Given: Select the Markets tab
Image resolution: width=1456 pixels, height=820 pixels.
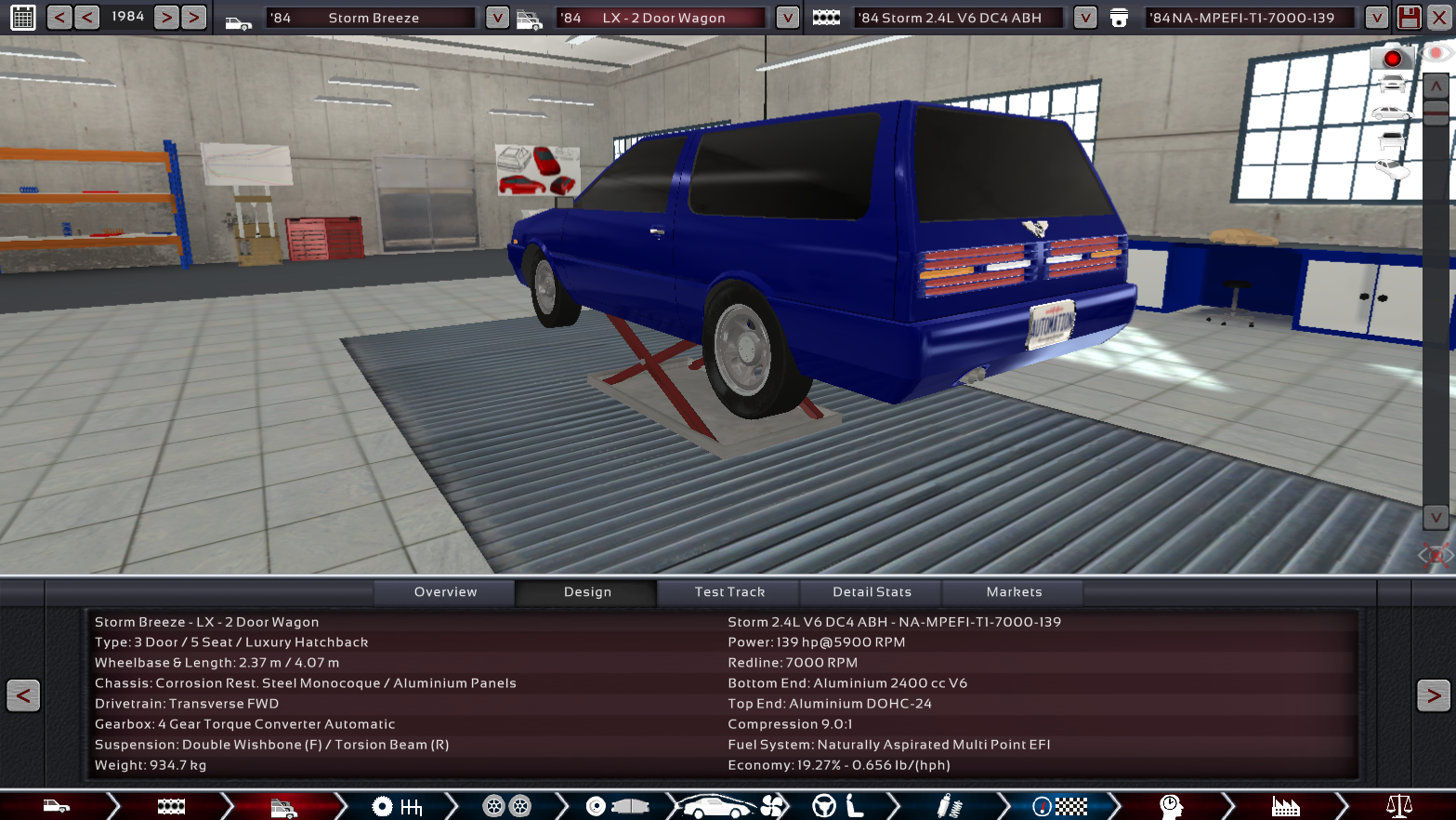Looking at the screenshot, I should pyautogui.click(x=1014, y=592).
